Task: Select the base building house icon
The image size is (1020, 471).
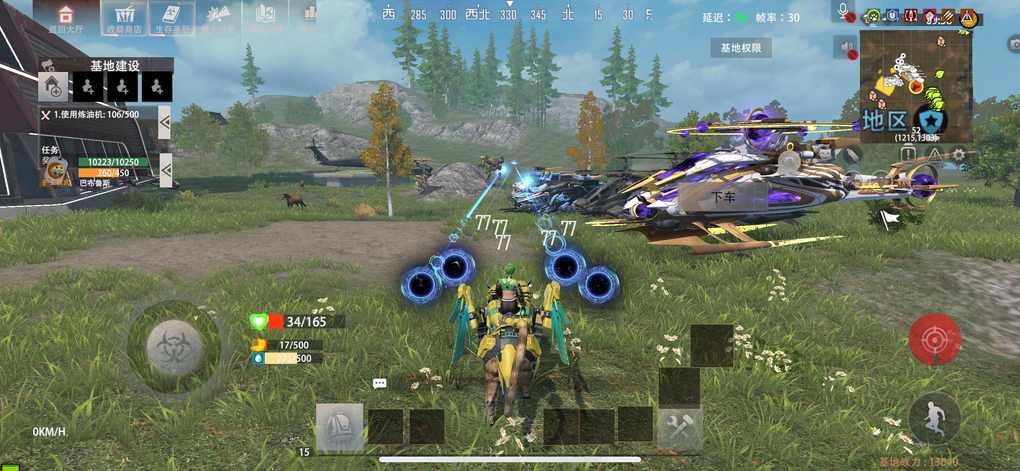Action: click(53, 88)
